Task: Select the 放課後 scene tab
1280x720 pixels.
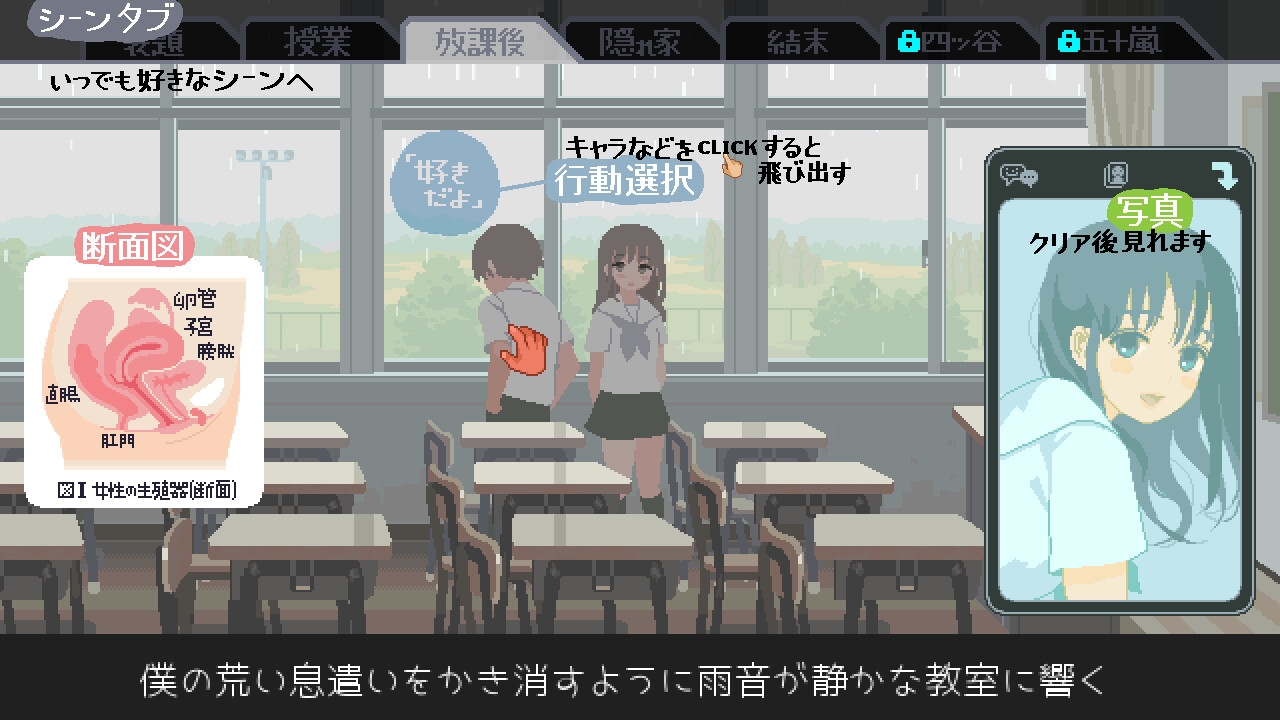Action: [480, 42]
